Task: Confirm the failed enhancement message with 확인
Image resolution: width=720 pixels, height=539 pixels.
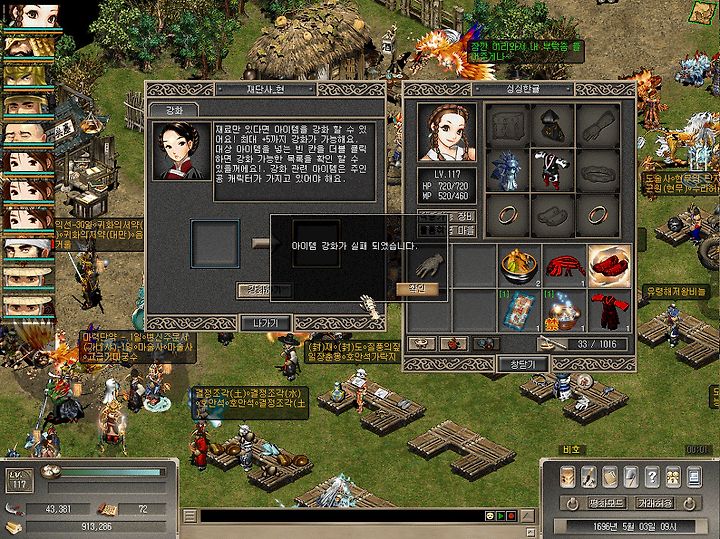Action: click(417, 289)
